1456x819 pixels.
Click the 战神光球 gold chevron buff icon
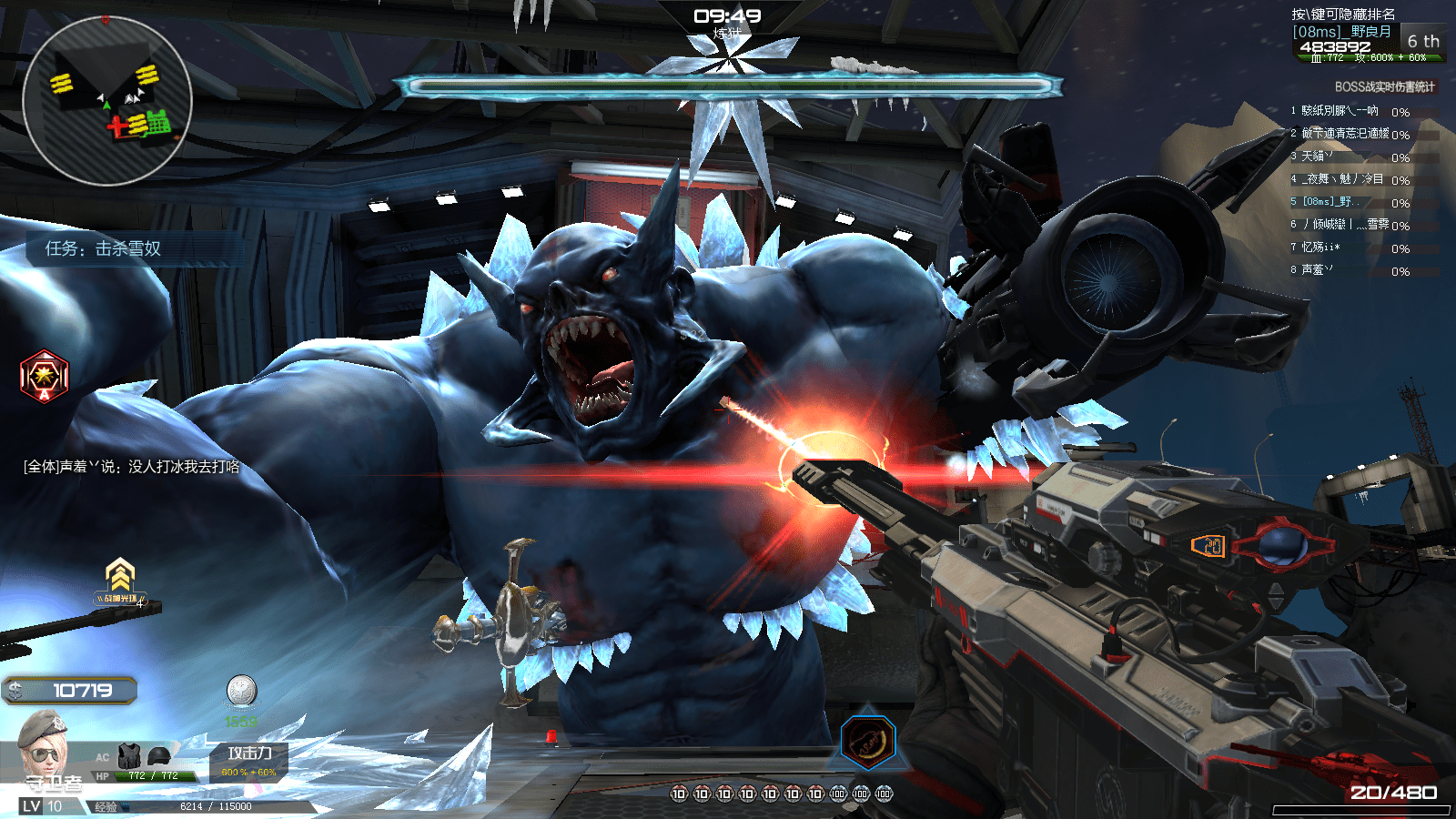click(120, 579)
